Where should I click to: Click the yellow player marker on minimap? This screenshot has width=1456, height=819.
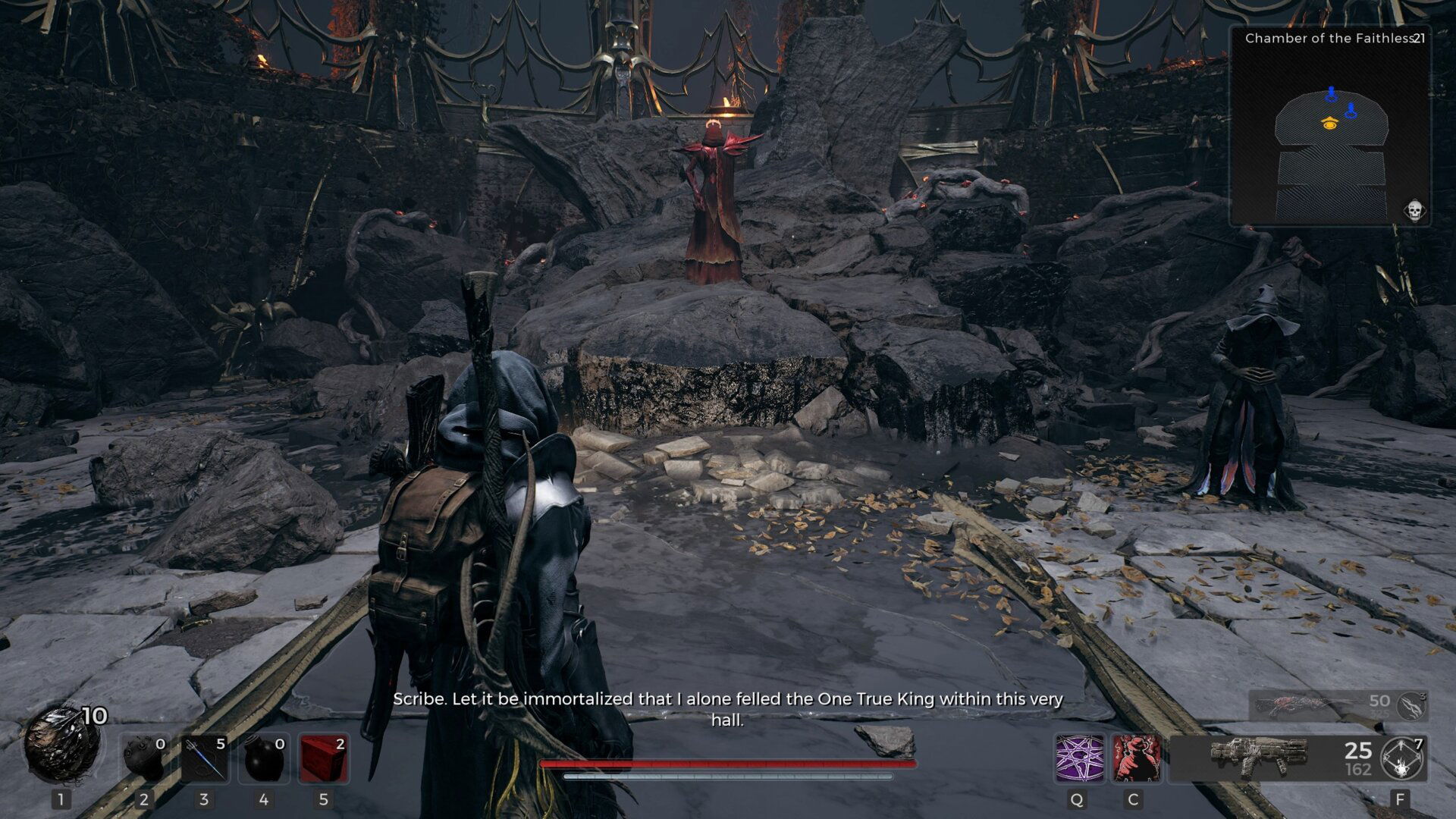click(x=1329, y=123)
